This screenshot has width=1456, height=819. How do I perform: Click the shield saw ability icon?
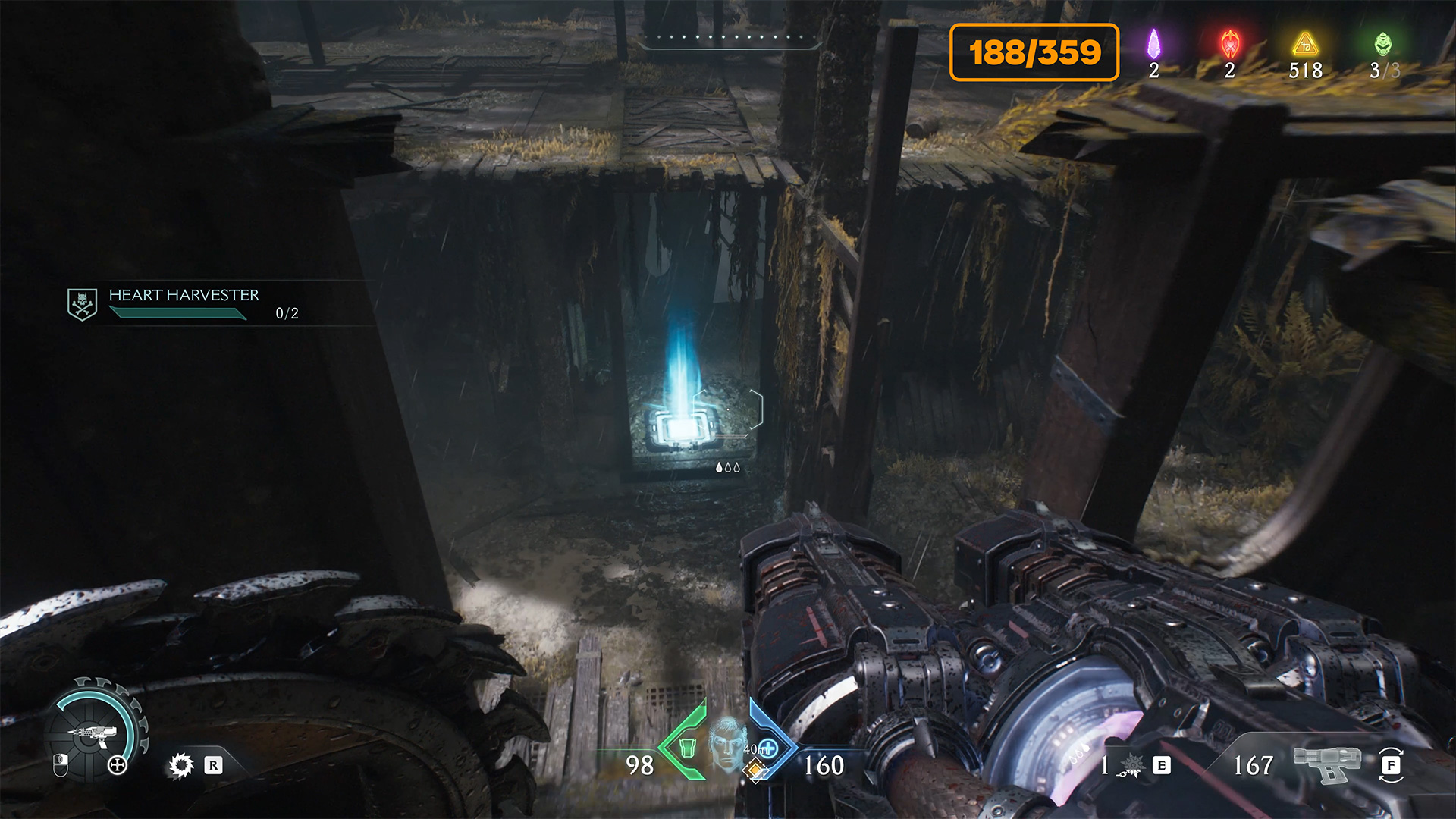pyautogui.click(x=181, y=765)
